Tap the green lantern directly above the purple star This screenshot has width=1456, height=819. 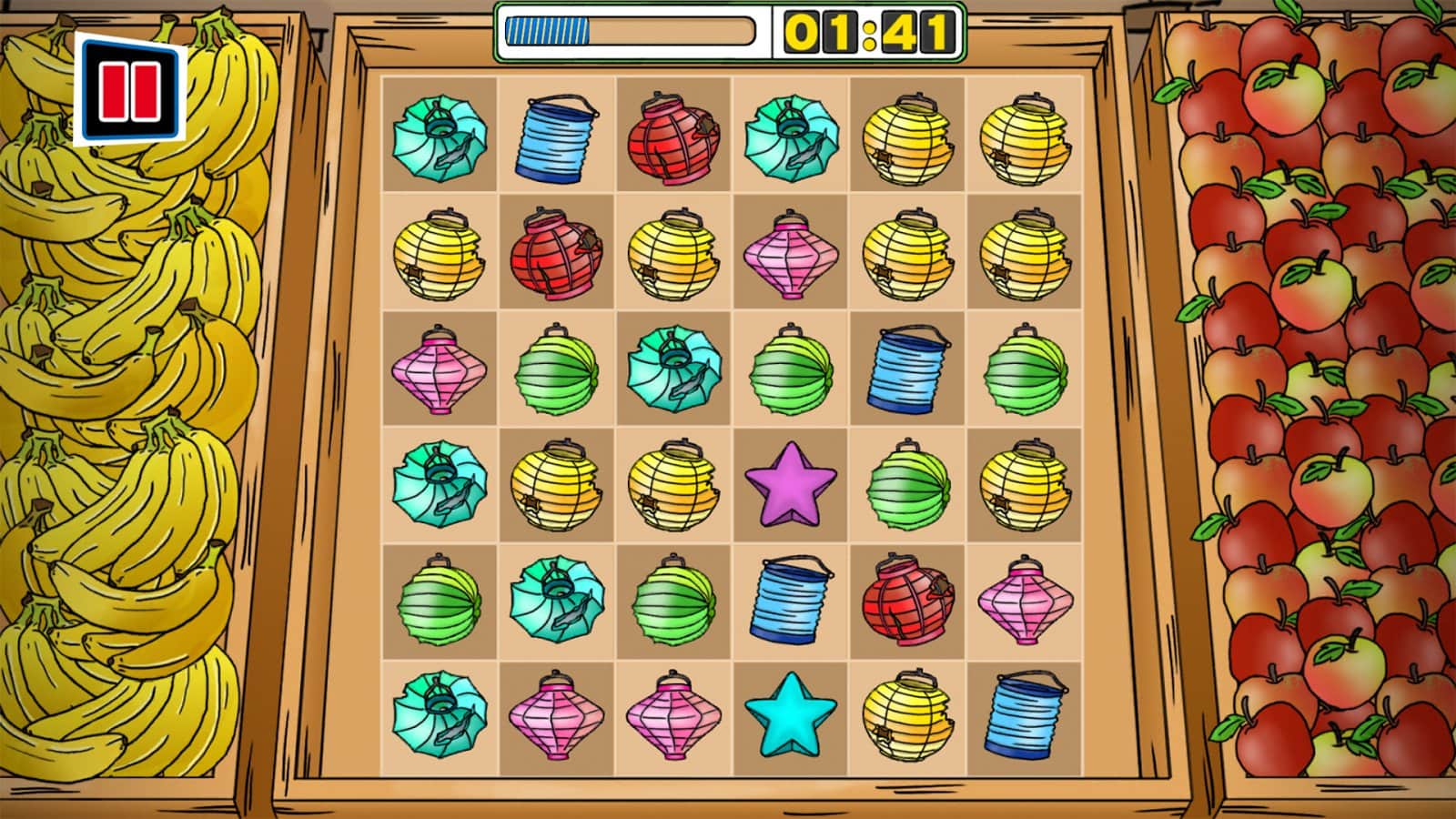(x=790, y=369)
